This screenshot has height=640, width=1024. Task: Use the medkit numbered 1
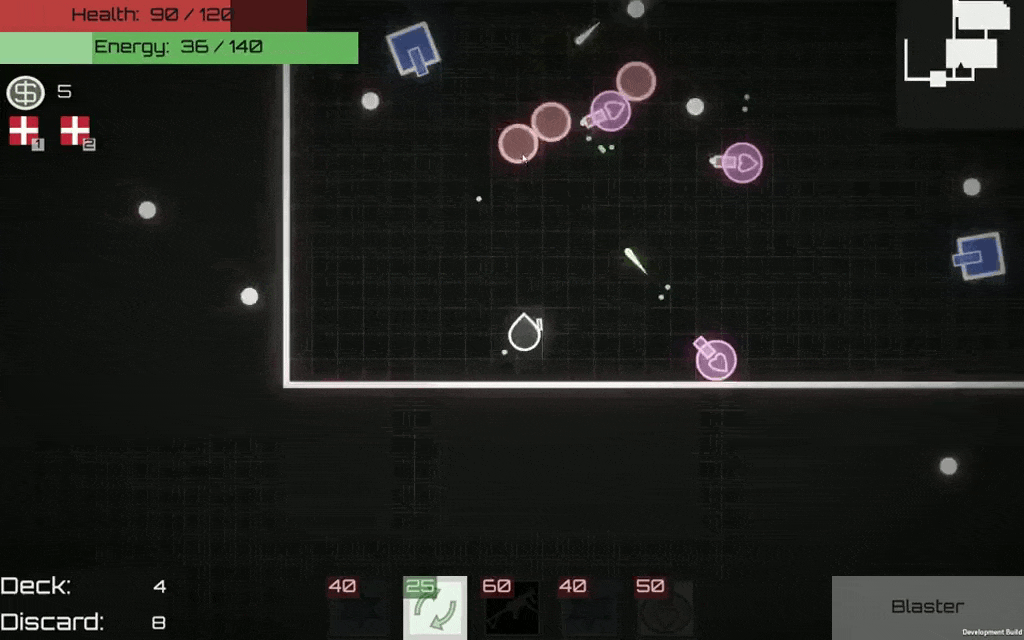[x=24, y=131]
